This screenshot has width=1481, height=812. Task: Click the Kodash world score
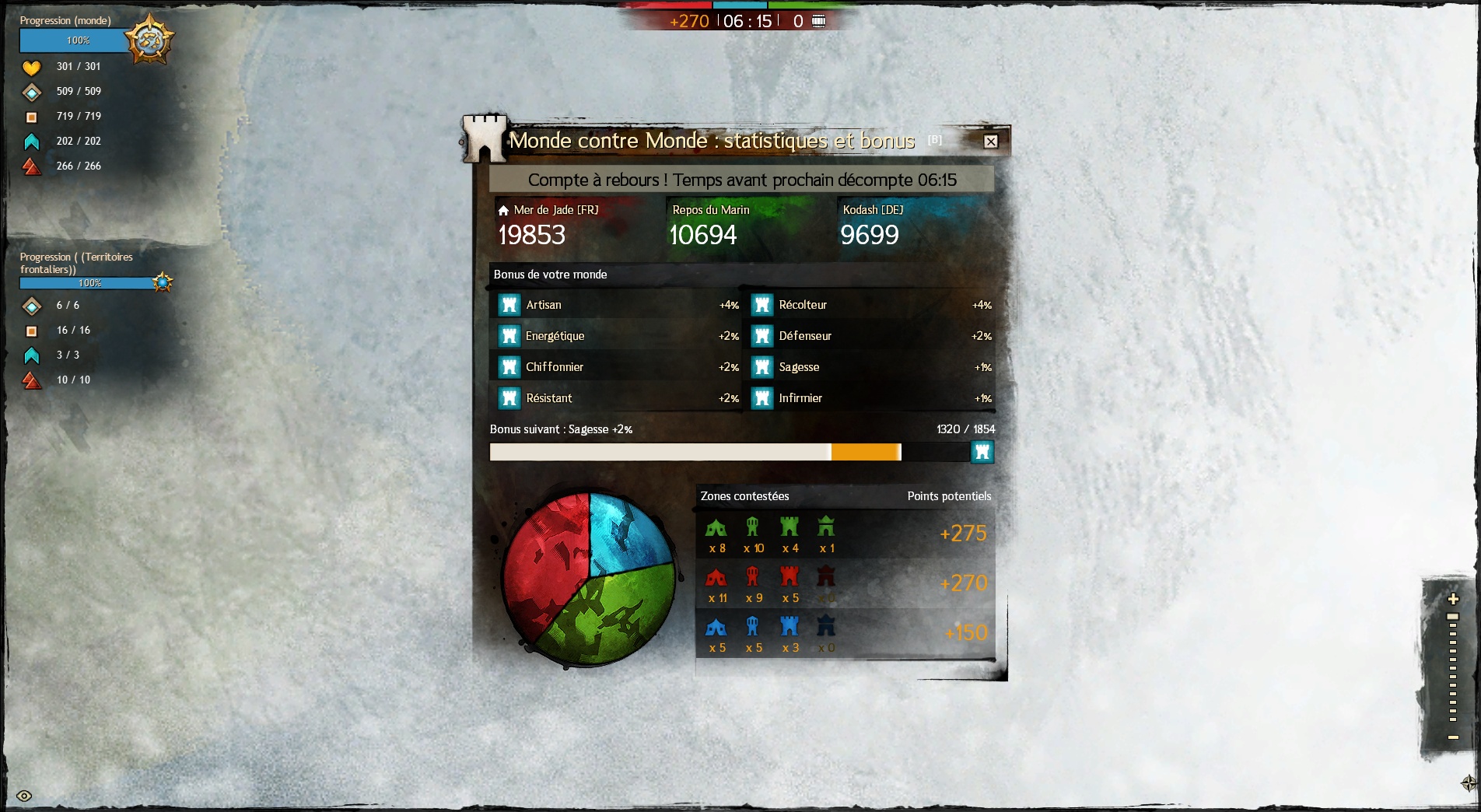(870, 235)
